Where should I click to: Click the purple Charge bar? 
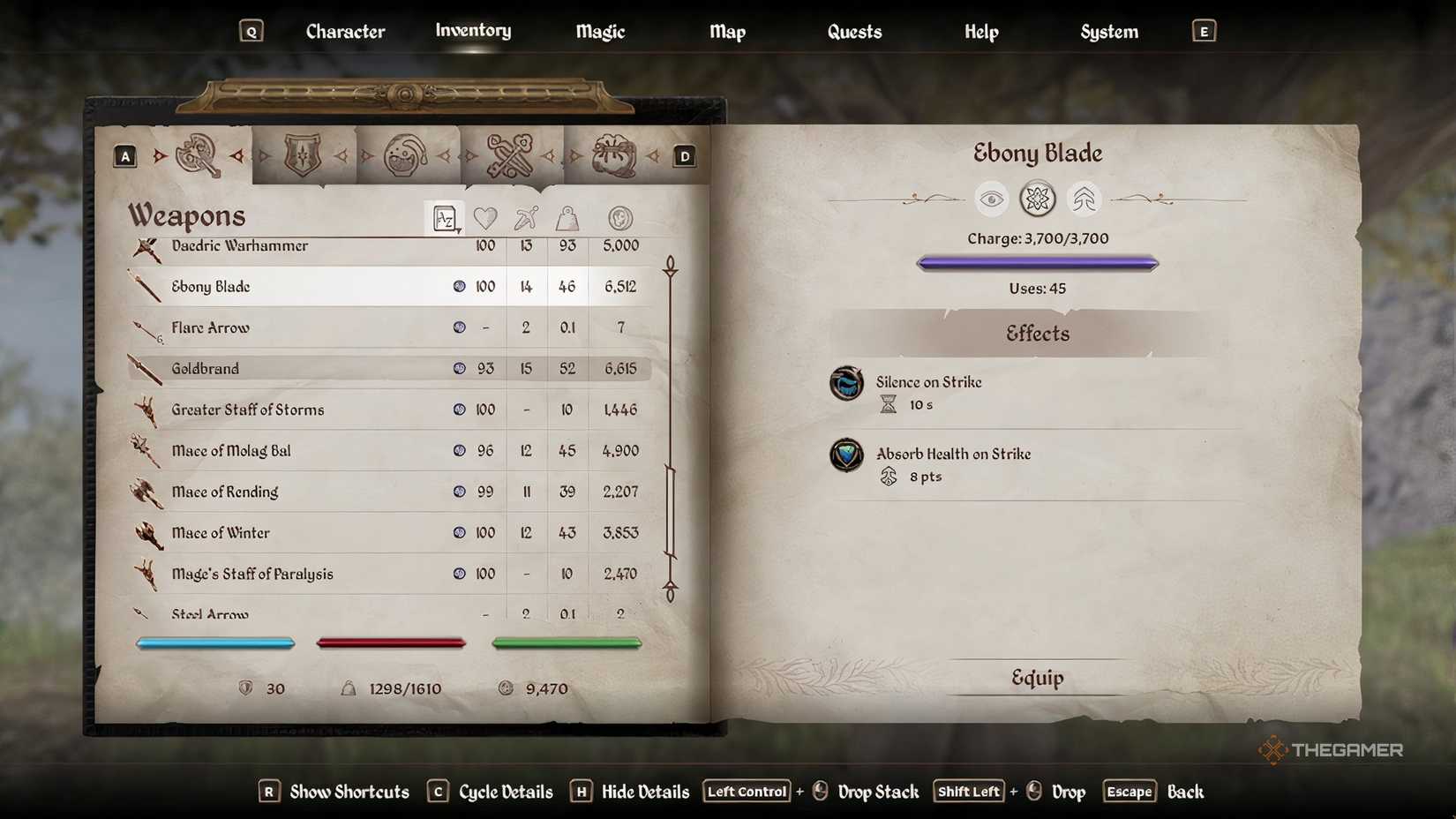1037,262
